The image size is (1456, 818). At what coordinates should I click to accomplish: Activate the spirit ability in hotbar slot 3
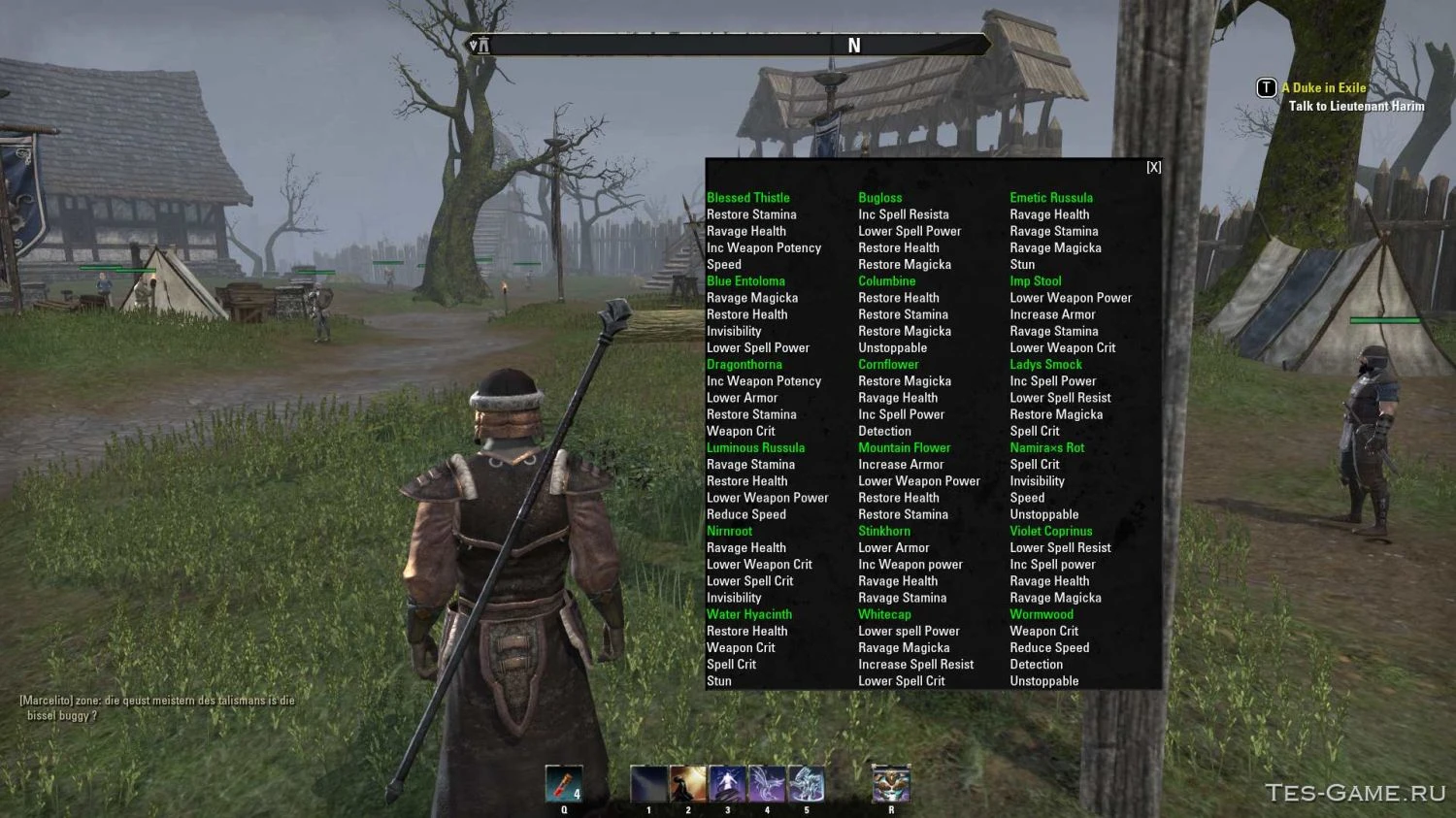click(x=727, y=781)
